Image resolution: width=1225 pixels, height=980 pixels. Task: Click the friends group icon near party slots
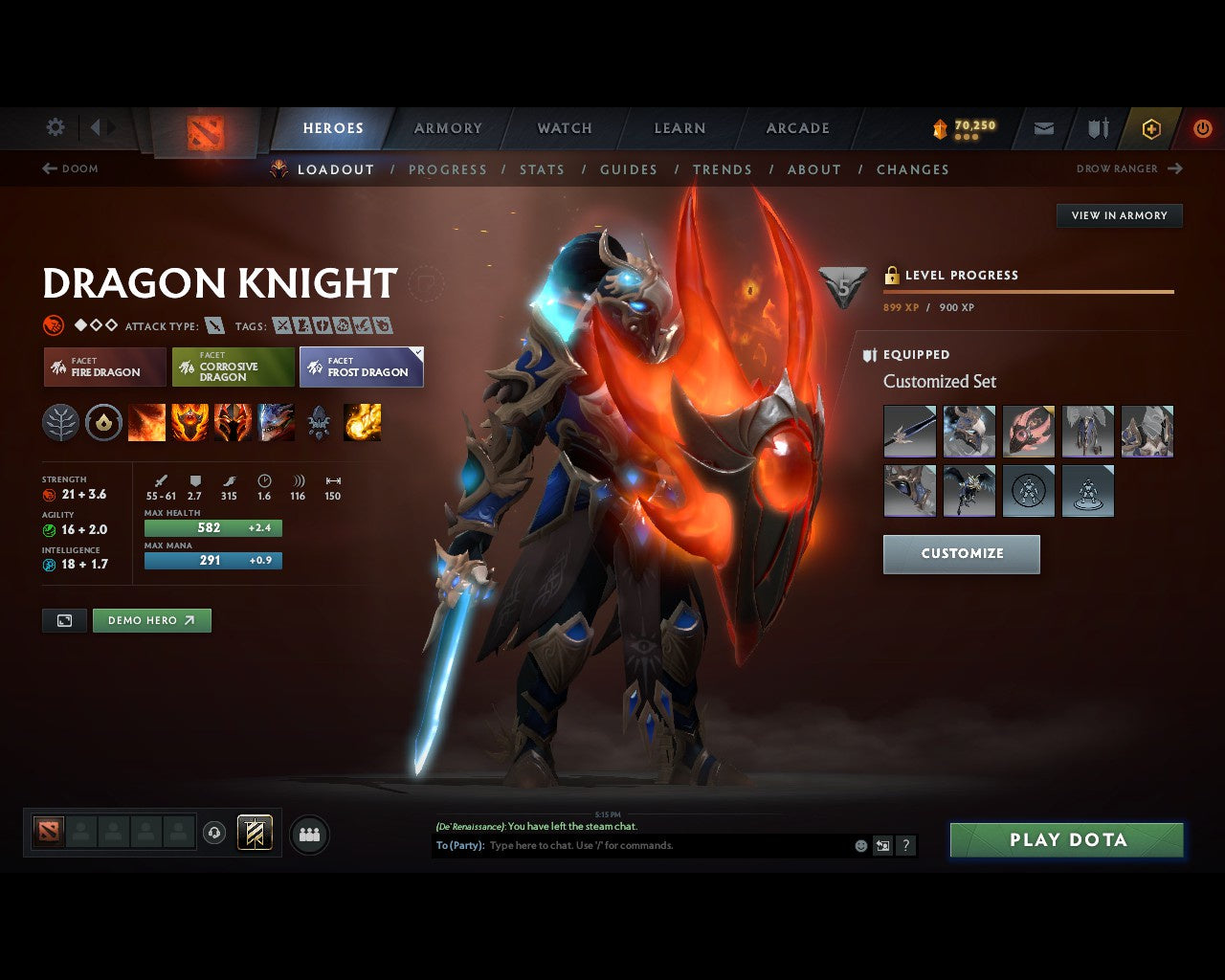click(x=308, y=833)
